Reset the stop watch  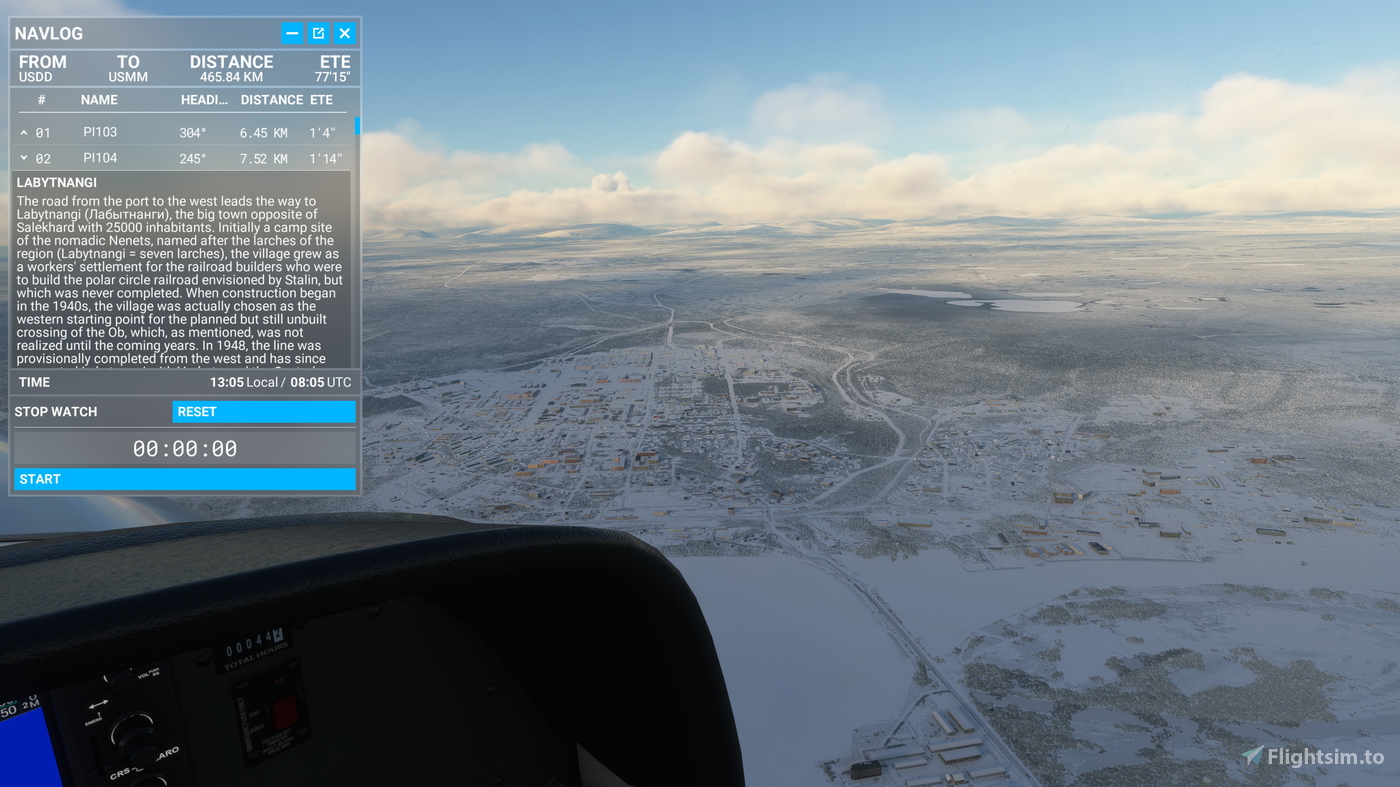[264, 412]
